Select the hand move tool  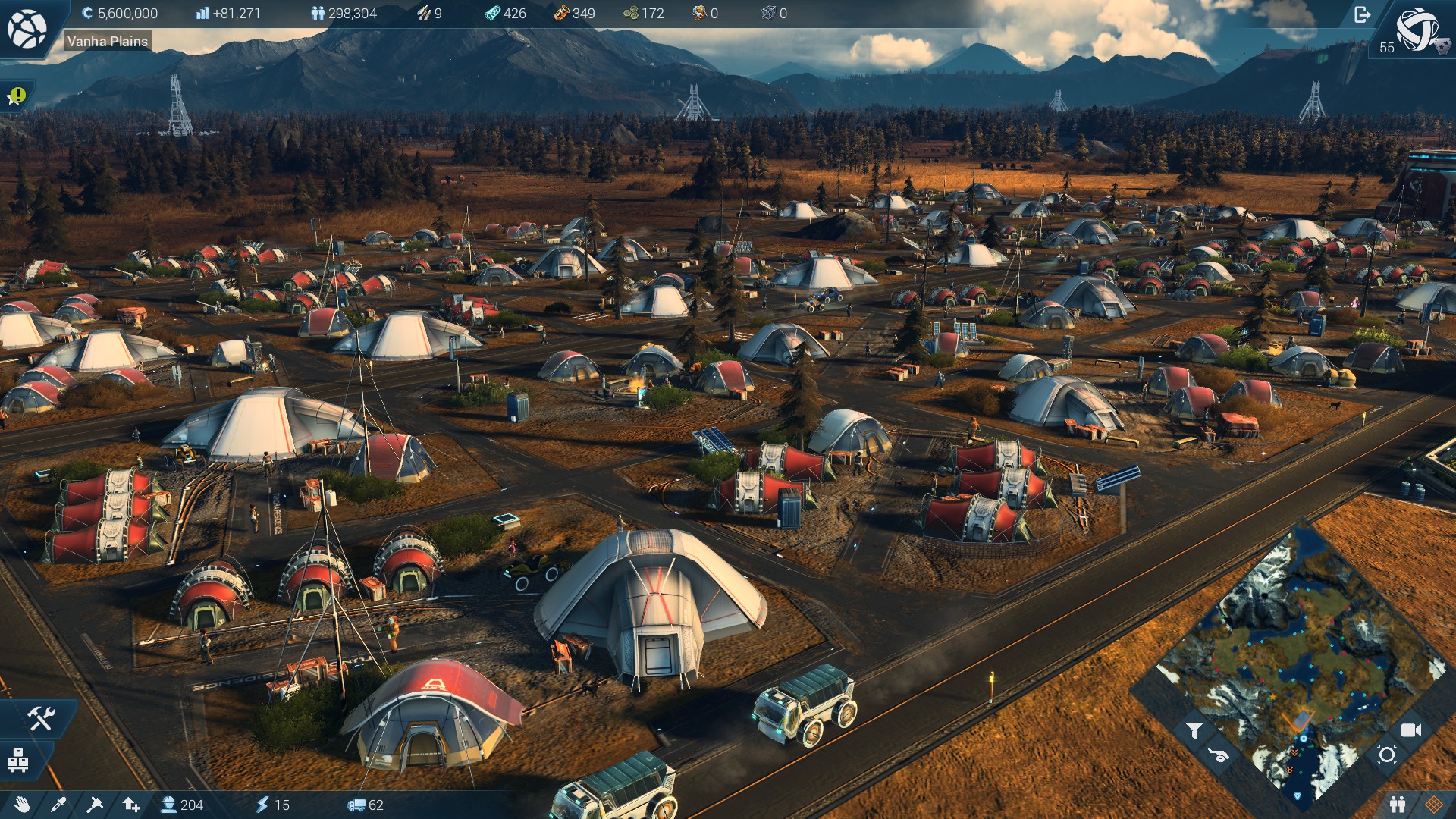click(x=22, y=805)
